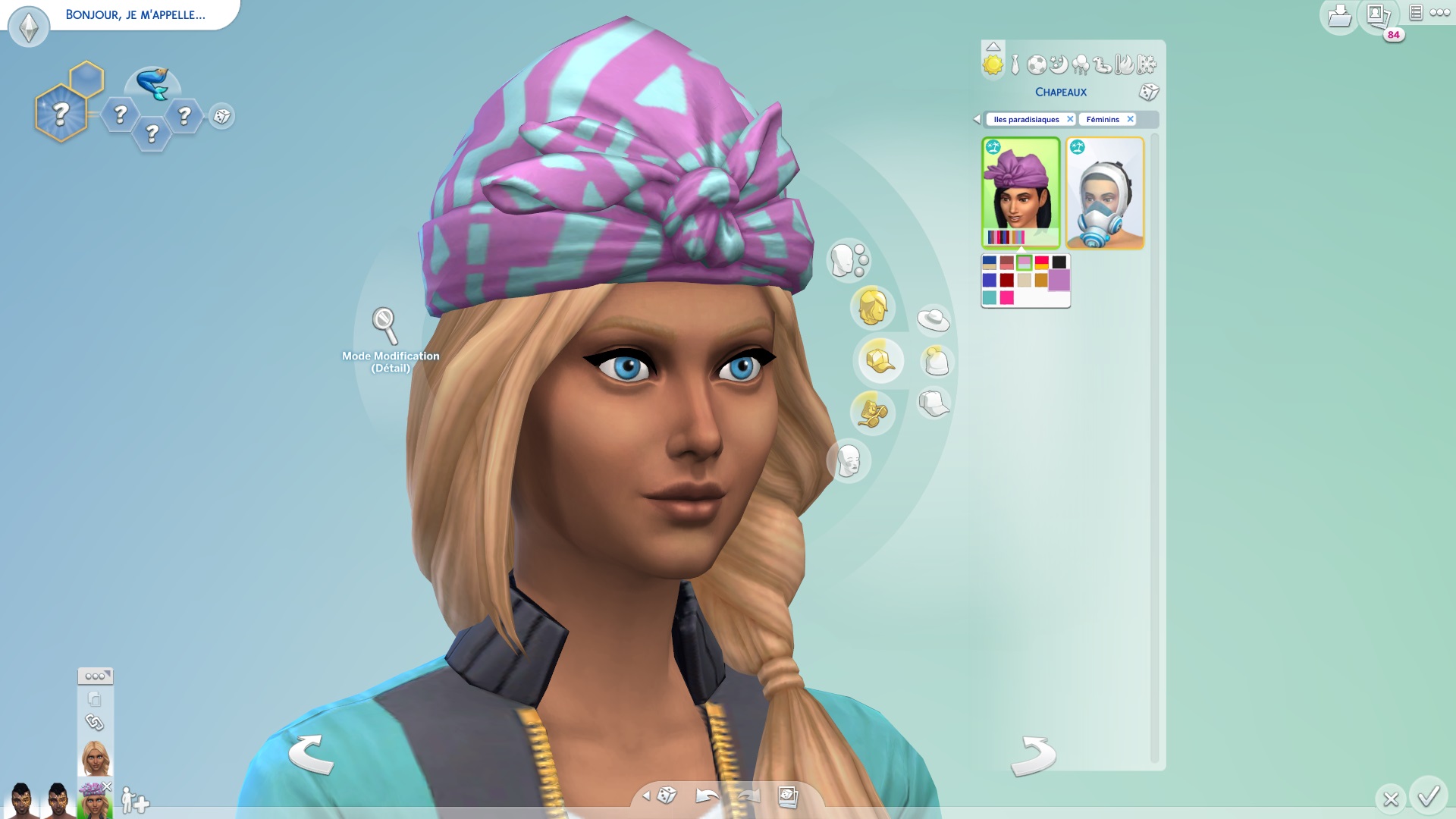This screenshot has width=1456, height=819.
Task: Cancel with the X button beside the checkmark
Action: pyautogui.click(x=1390, y=799)
